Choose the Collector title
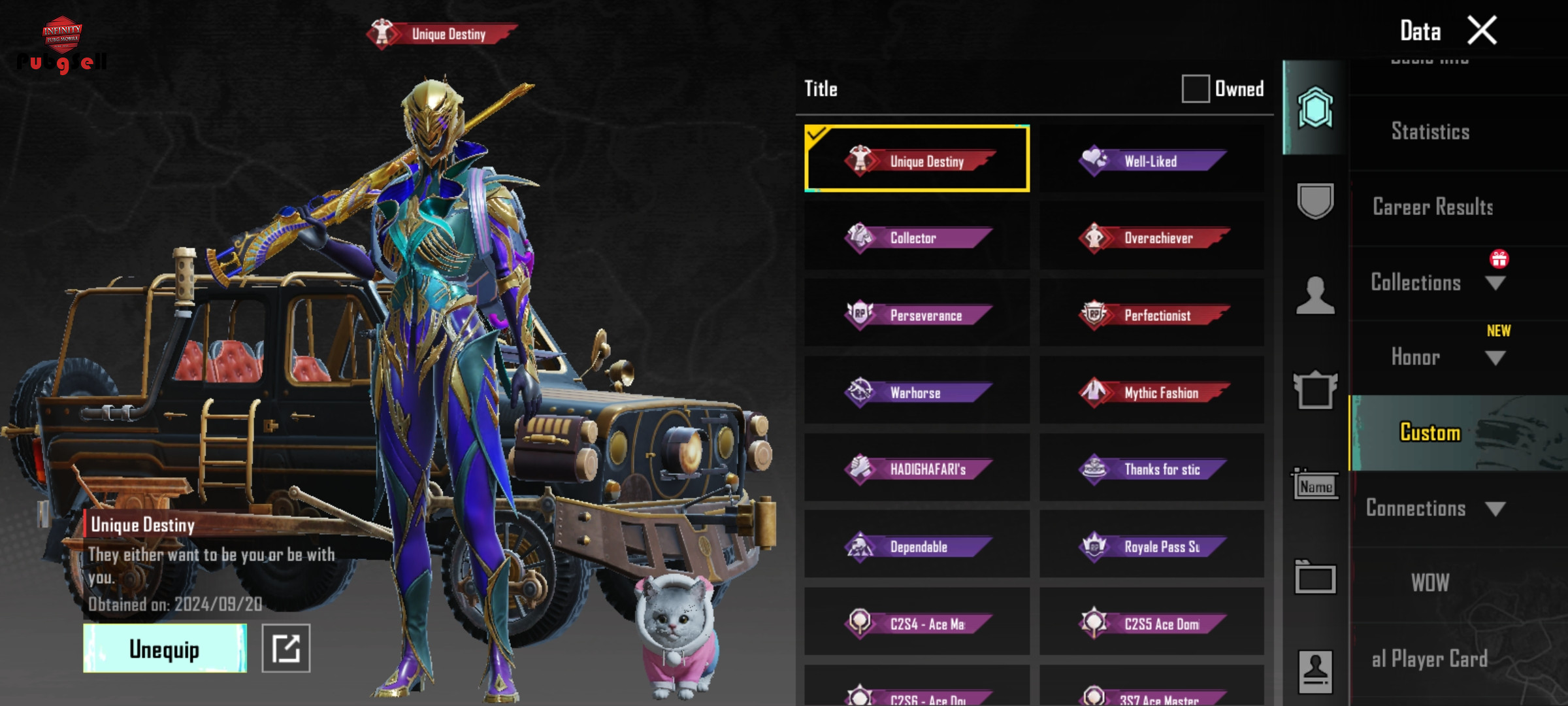The height and width of the screenshot is (706, 1568). pyautogui.click(x=917, y=238)
